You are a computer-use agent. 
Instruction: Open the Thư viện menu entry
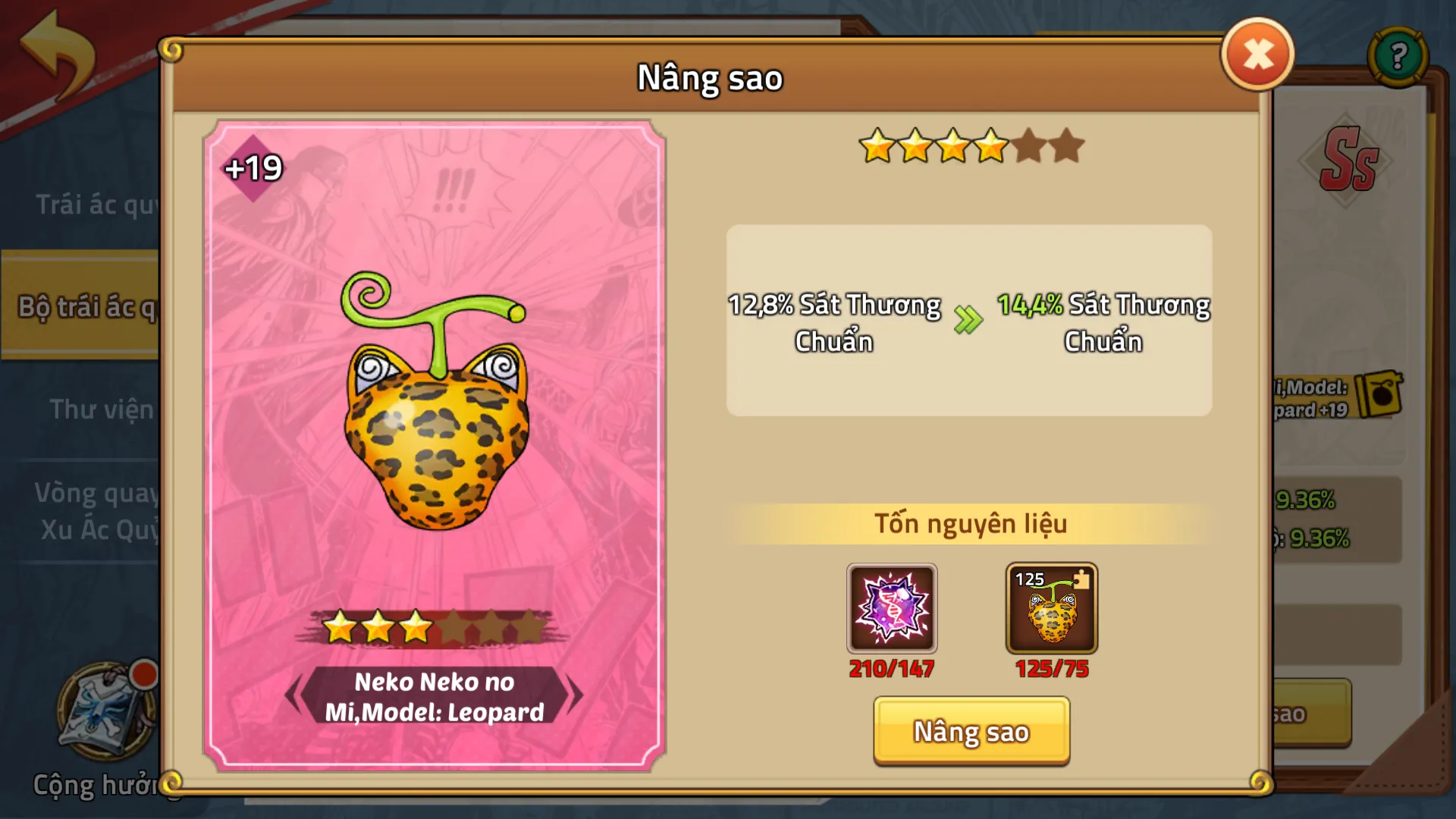coord(102,409)
